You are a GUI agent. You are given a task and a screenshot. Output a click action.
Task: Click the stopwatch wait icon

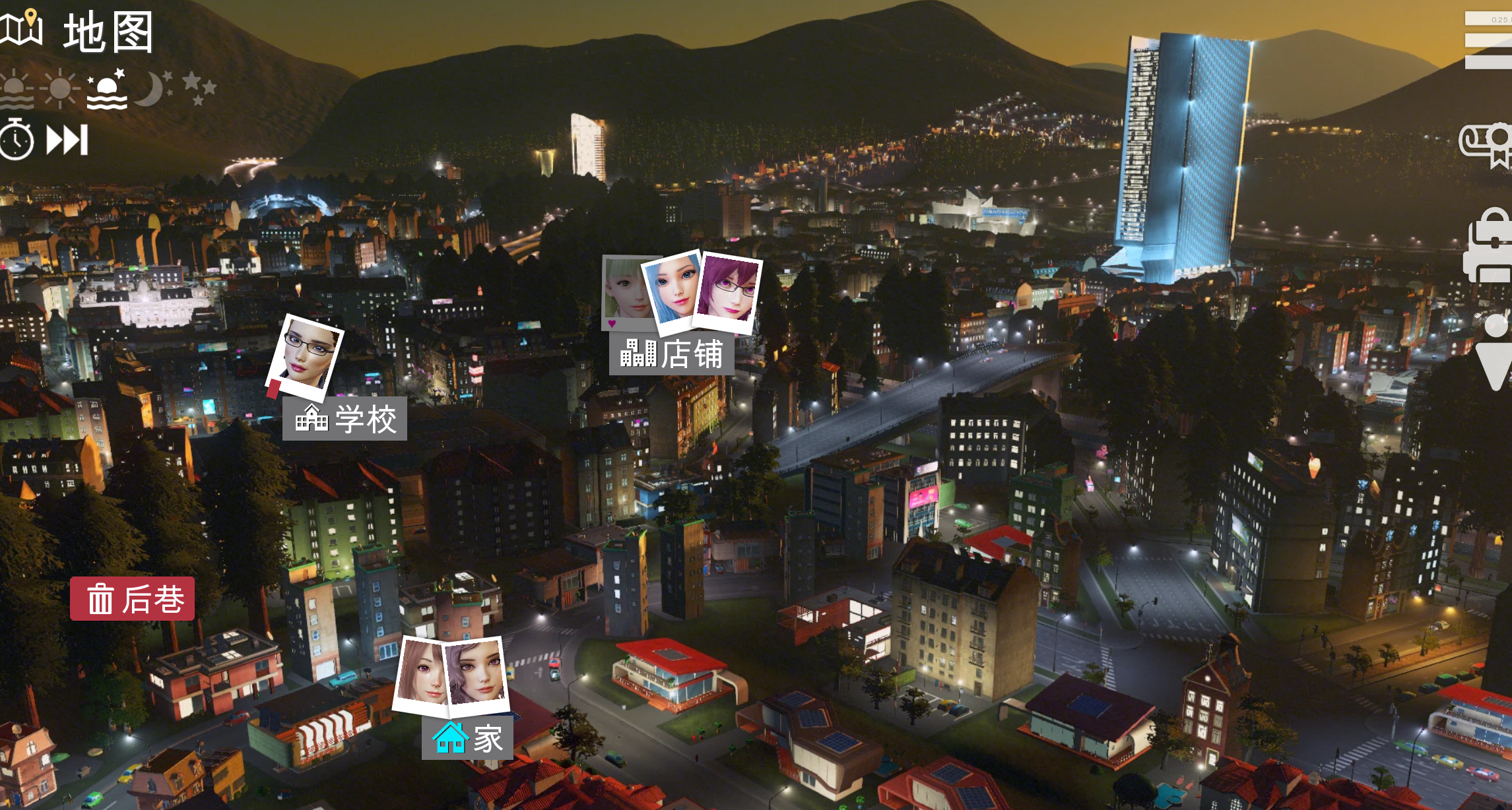coord(16,139)
